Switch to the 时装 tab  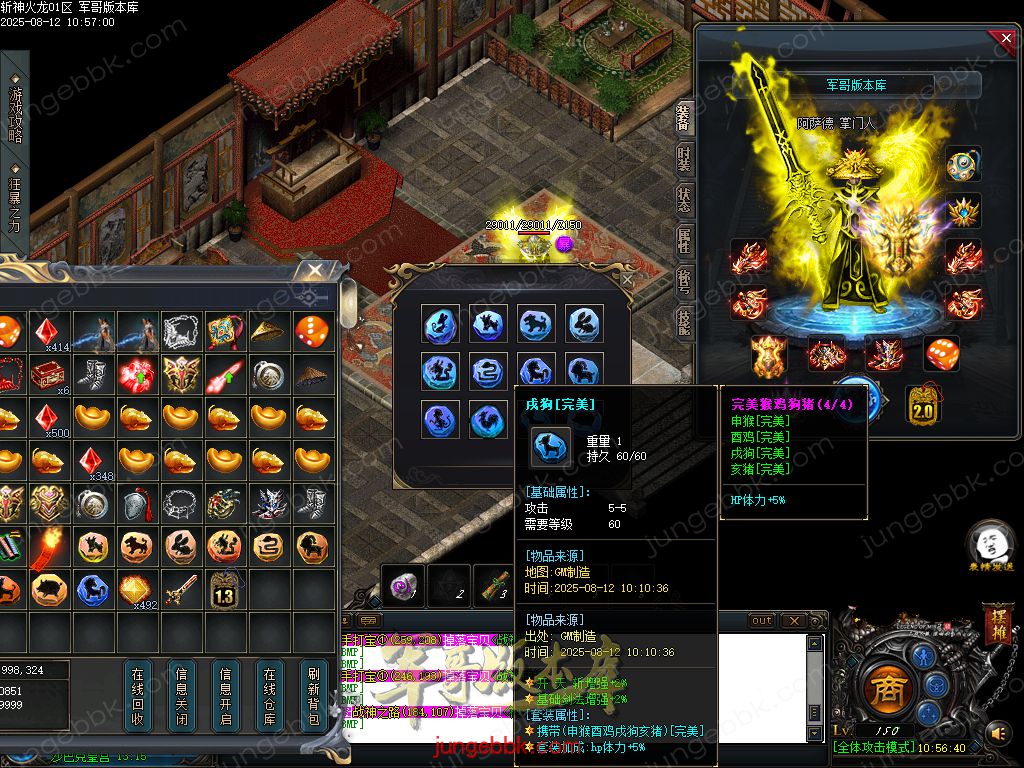click(x=684, y=161)
